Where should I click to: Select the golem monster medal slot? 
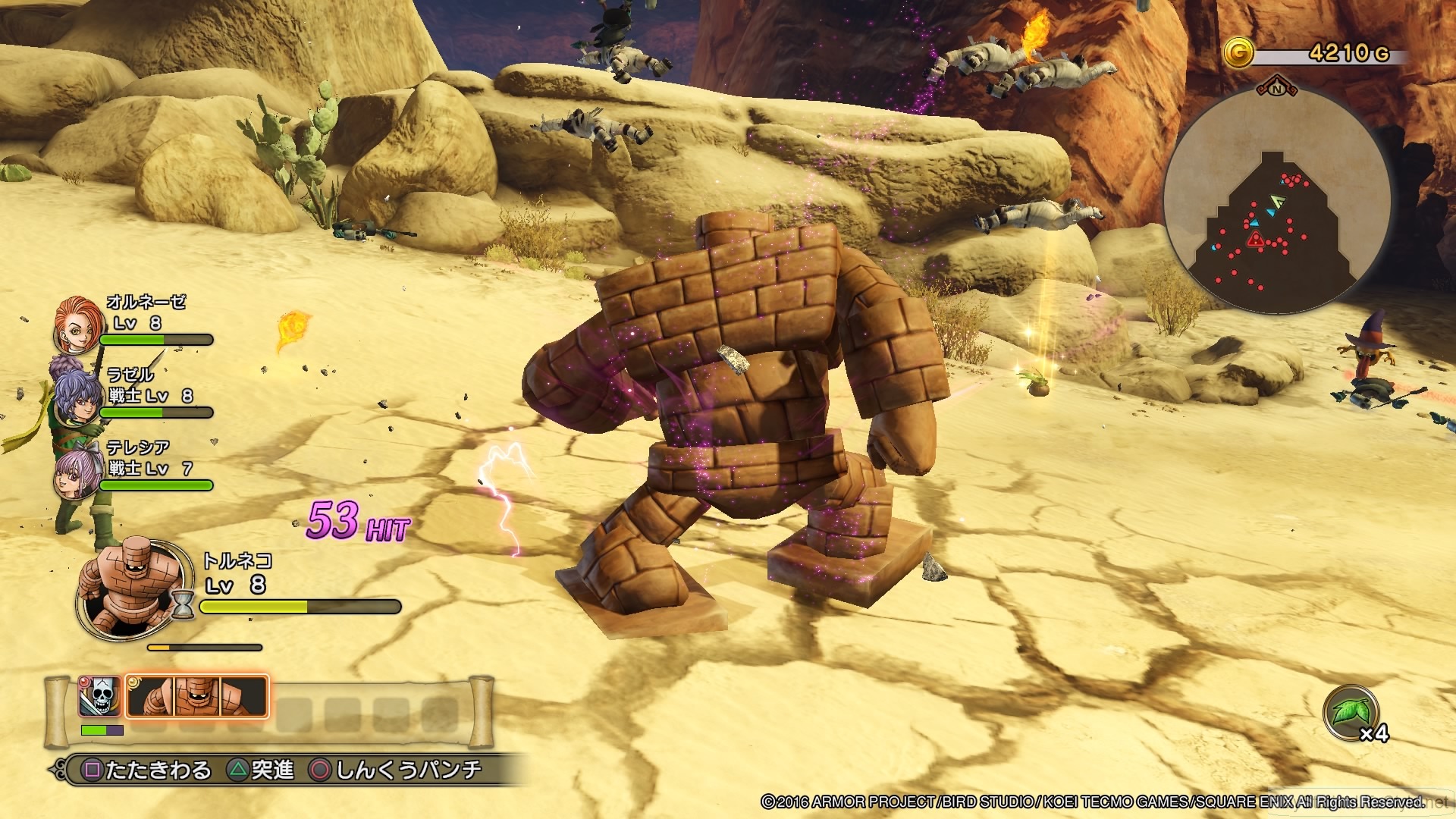pyautogui.click(x=197, y=696)
